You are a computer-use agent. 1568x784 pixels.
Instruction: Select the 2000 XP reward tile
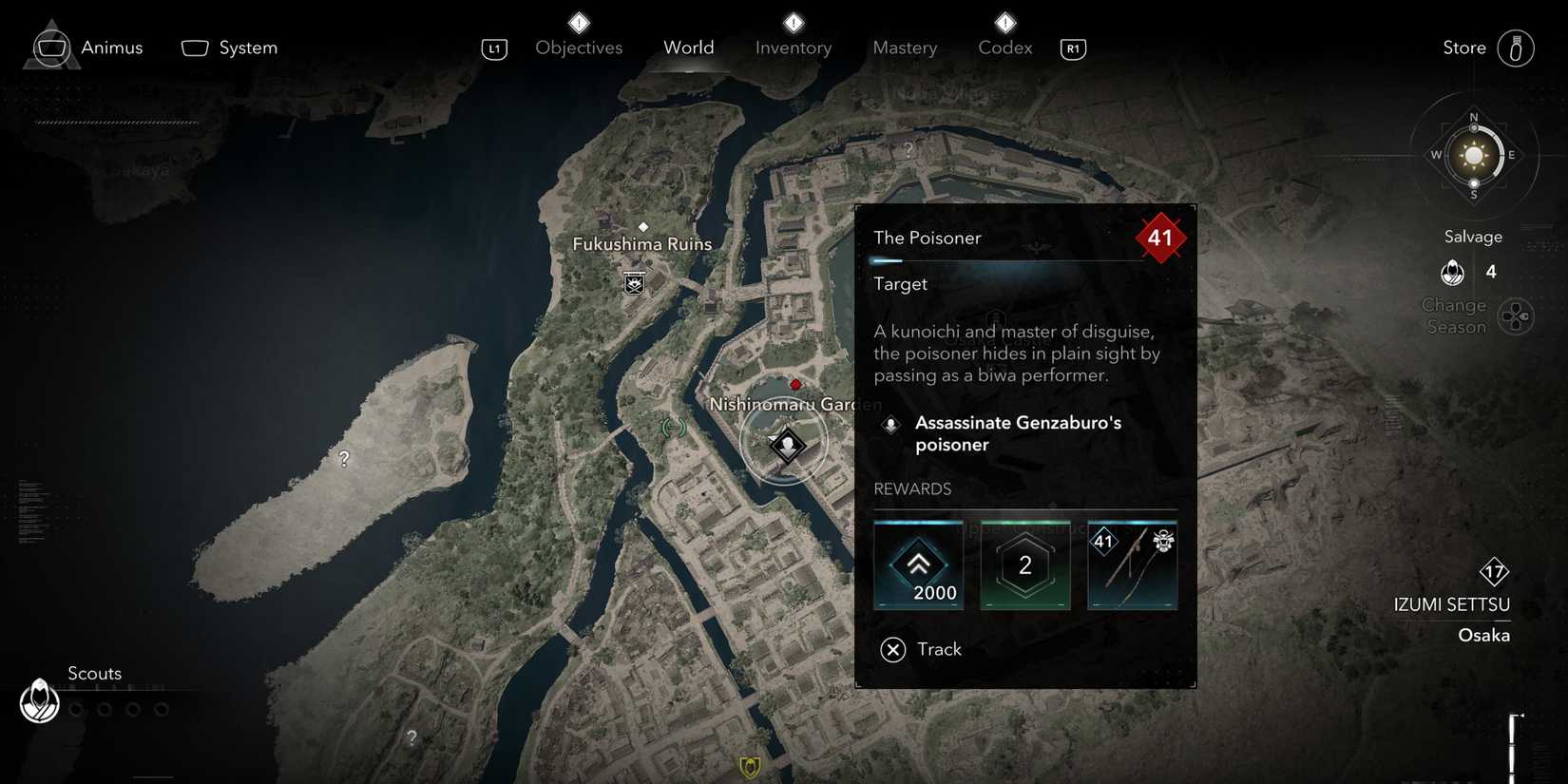pyautogui.click(x=918, y=565)
